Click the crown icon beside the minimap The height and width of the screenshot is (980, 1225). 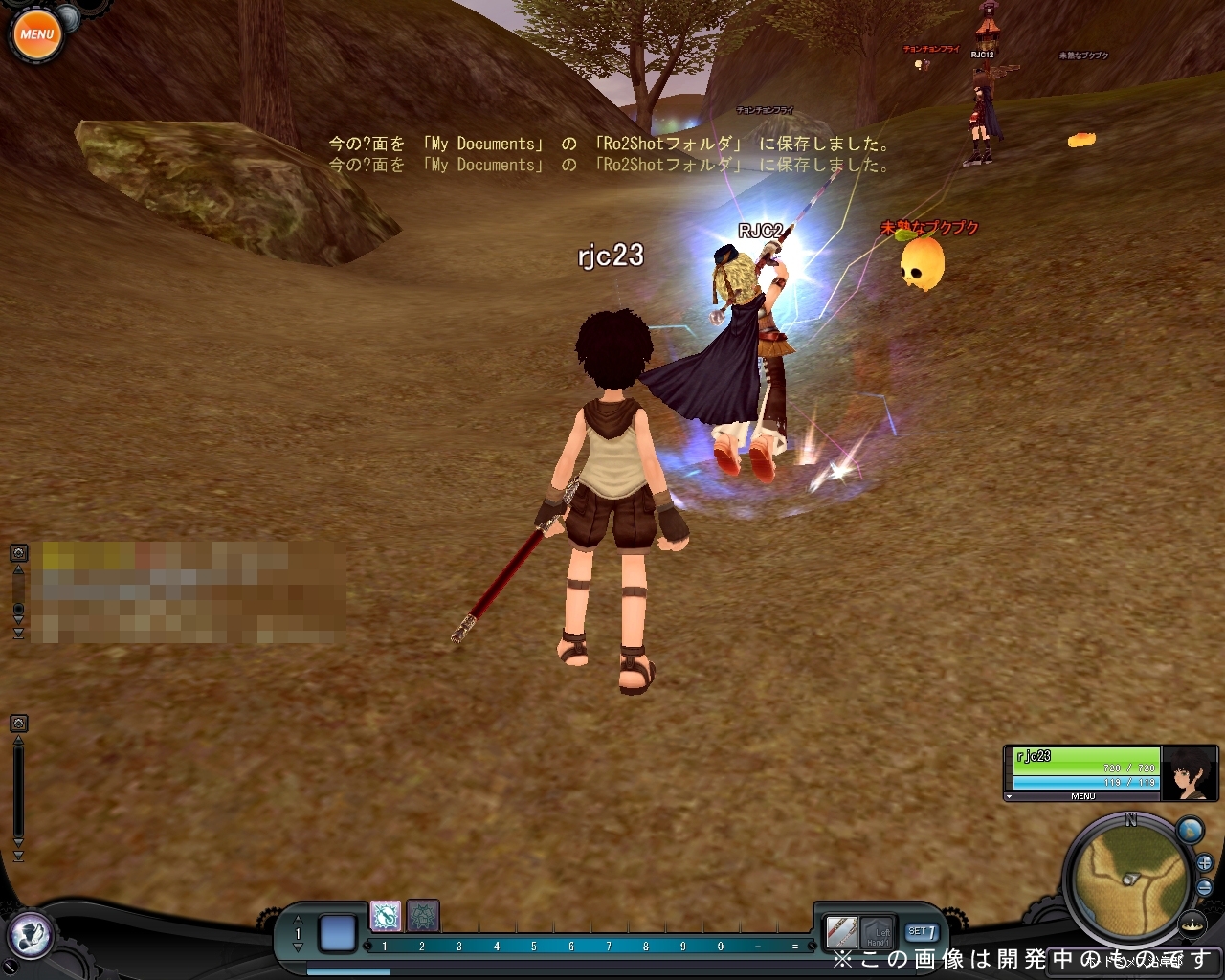(x=1192, y=924)
